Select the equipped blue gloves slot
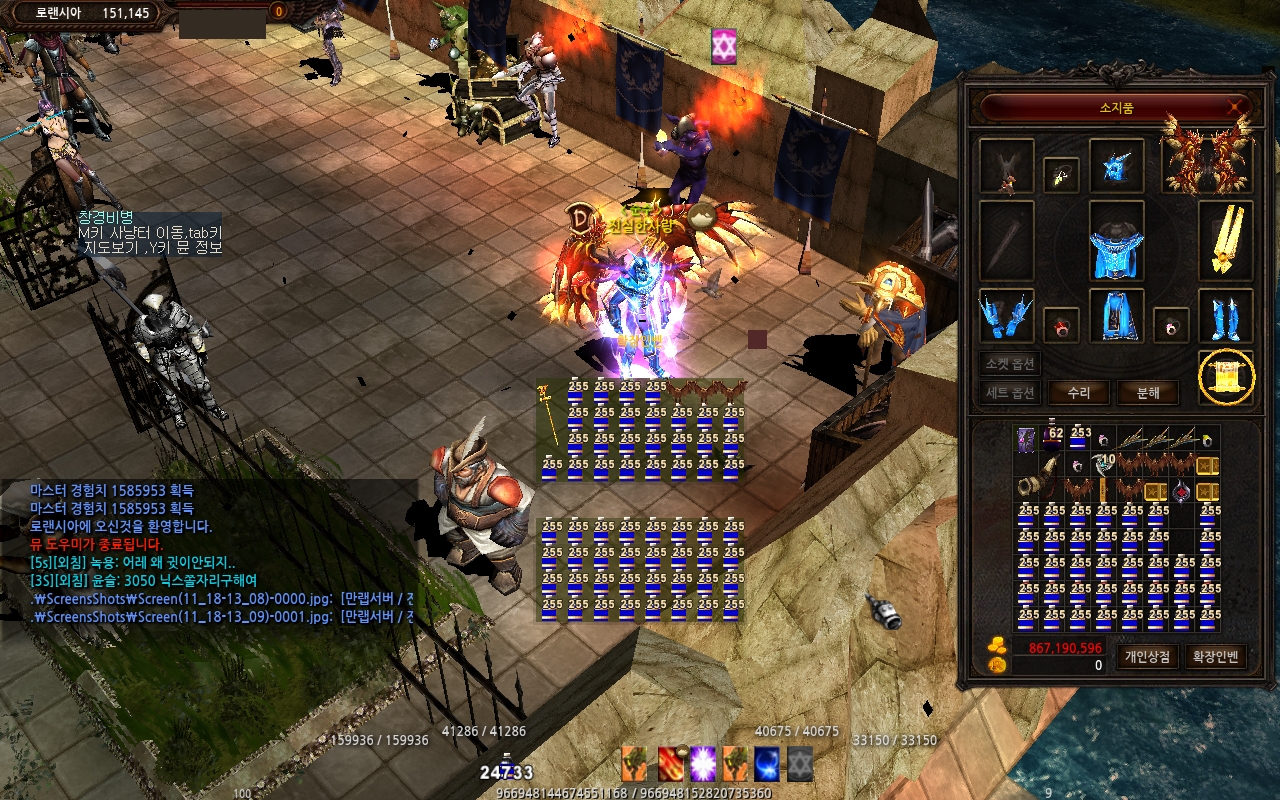 pos(1006,316)
